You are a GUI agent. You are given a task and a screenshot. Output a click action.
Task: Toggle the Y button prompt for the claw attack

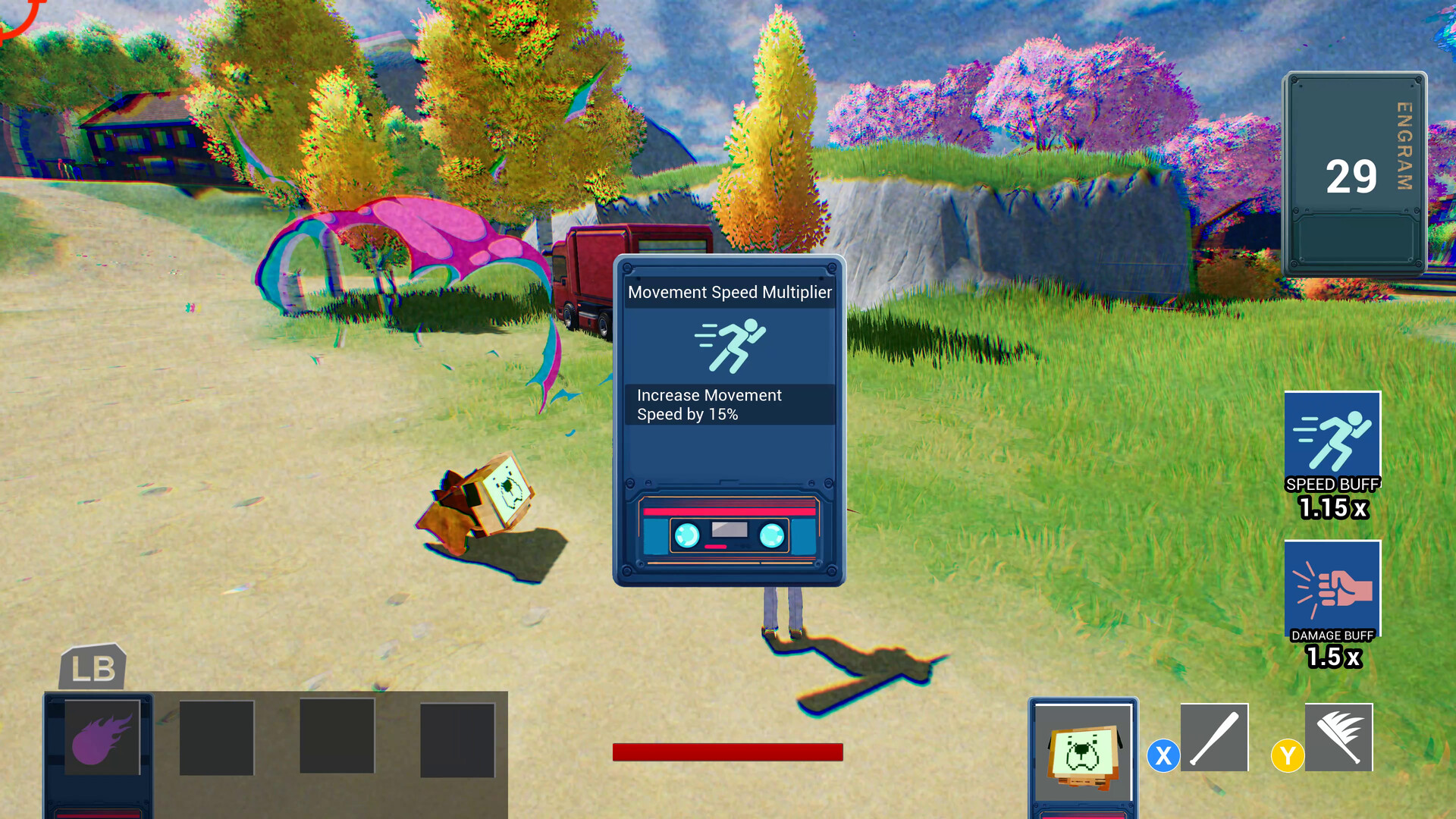coord(1287,755)
